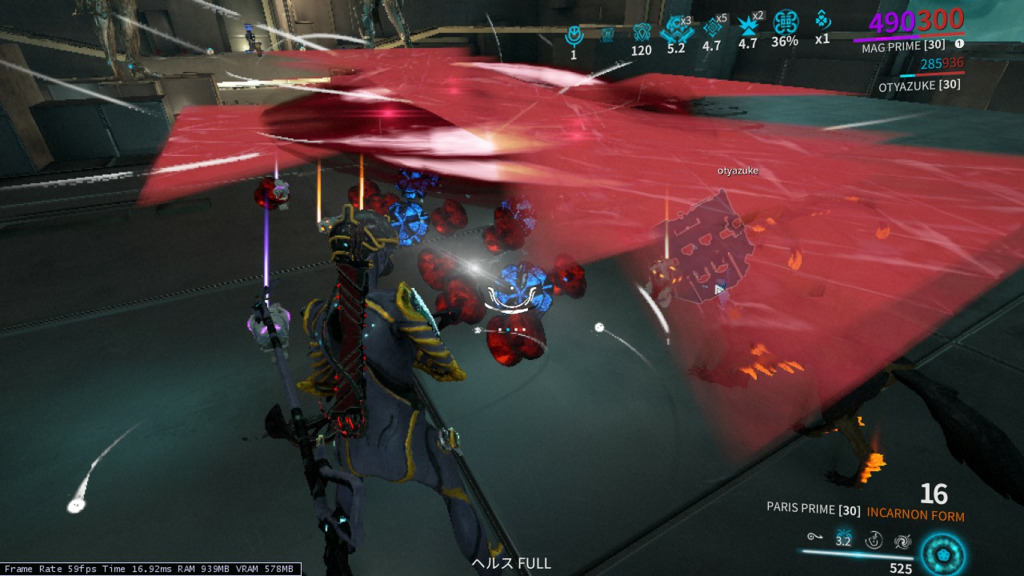Cast the Polarize ability icon
This screenshot has width=1024, height=576.
click(x=873, y=540)
